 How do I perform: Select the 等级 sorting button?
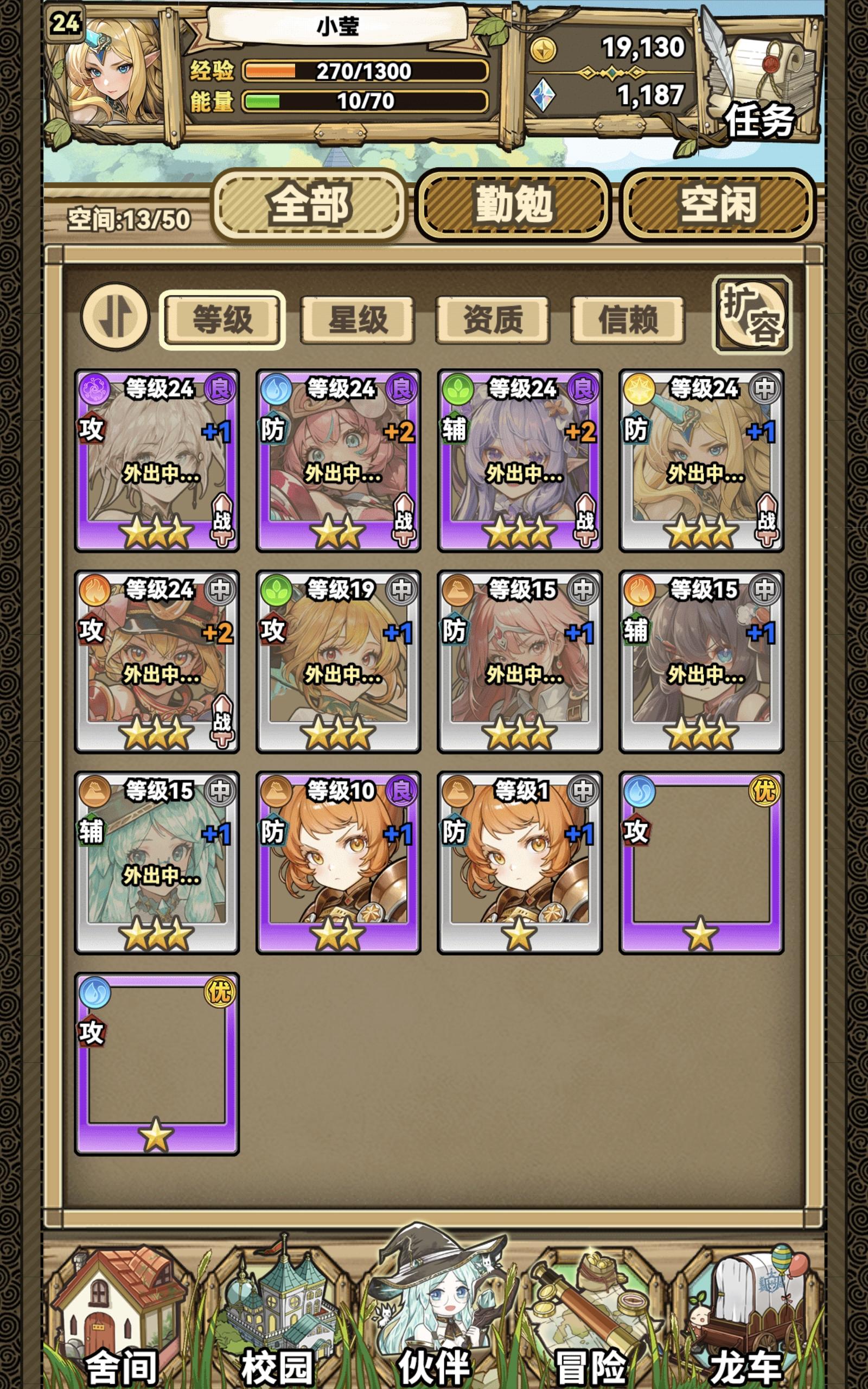pyautogui.click(x=225, y=319)
